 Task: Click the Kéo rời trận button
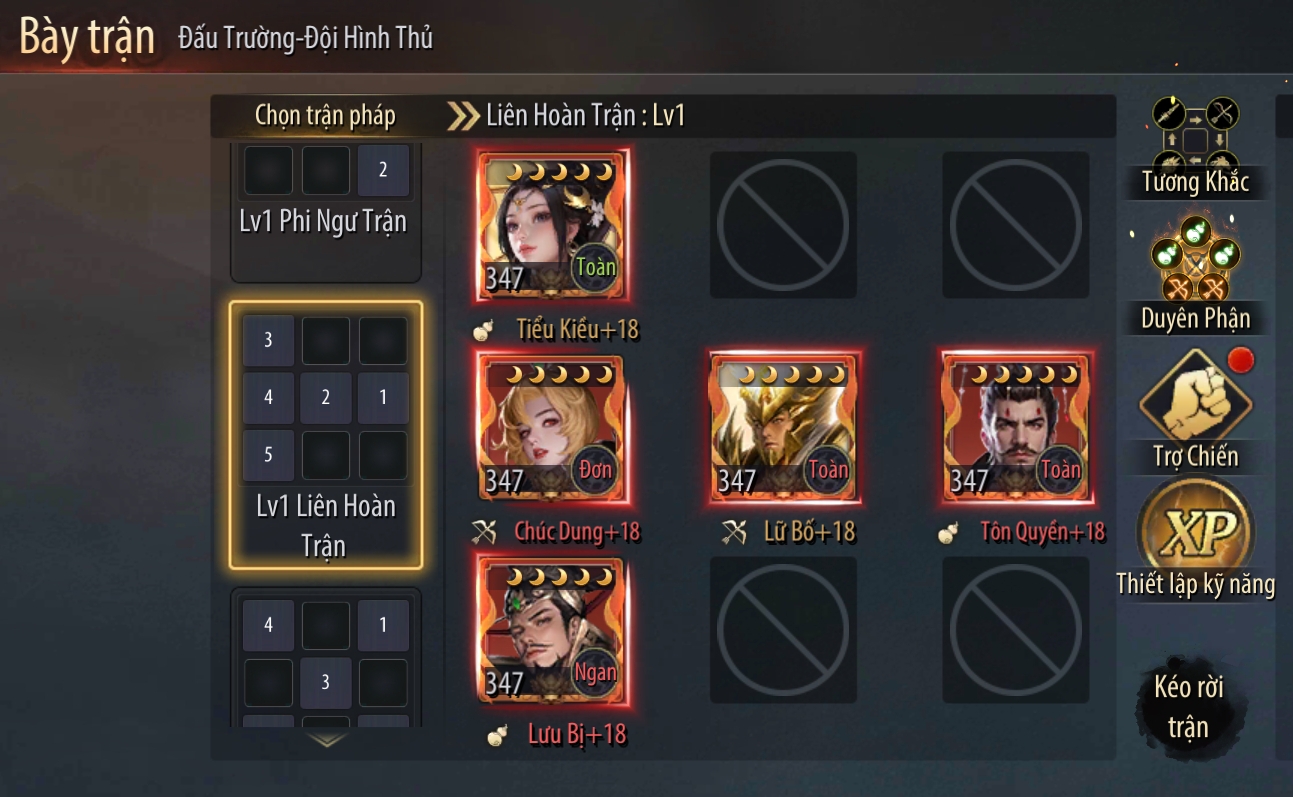(x=1189, y=707)
